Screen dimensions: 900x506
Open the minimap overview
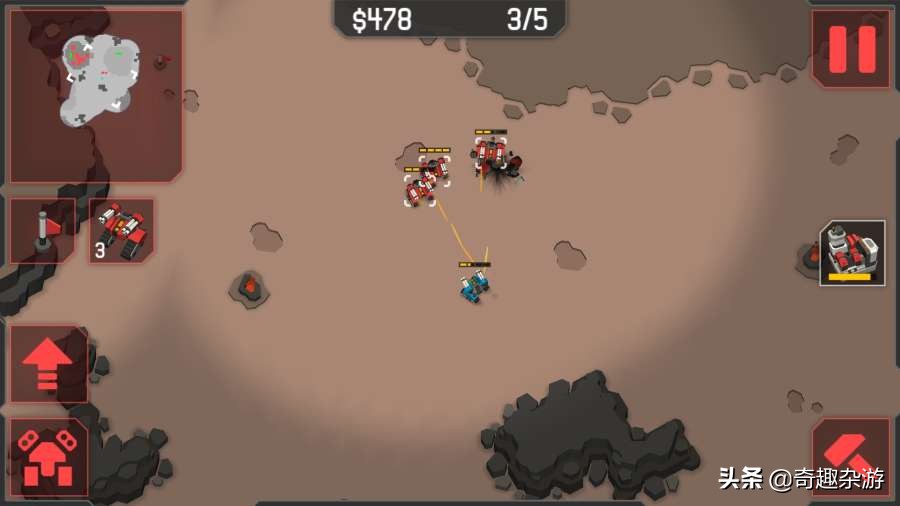coord(96,96)
